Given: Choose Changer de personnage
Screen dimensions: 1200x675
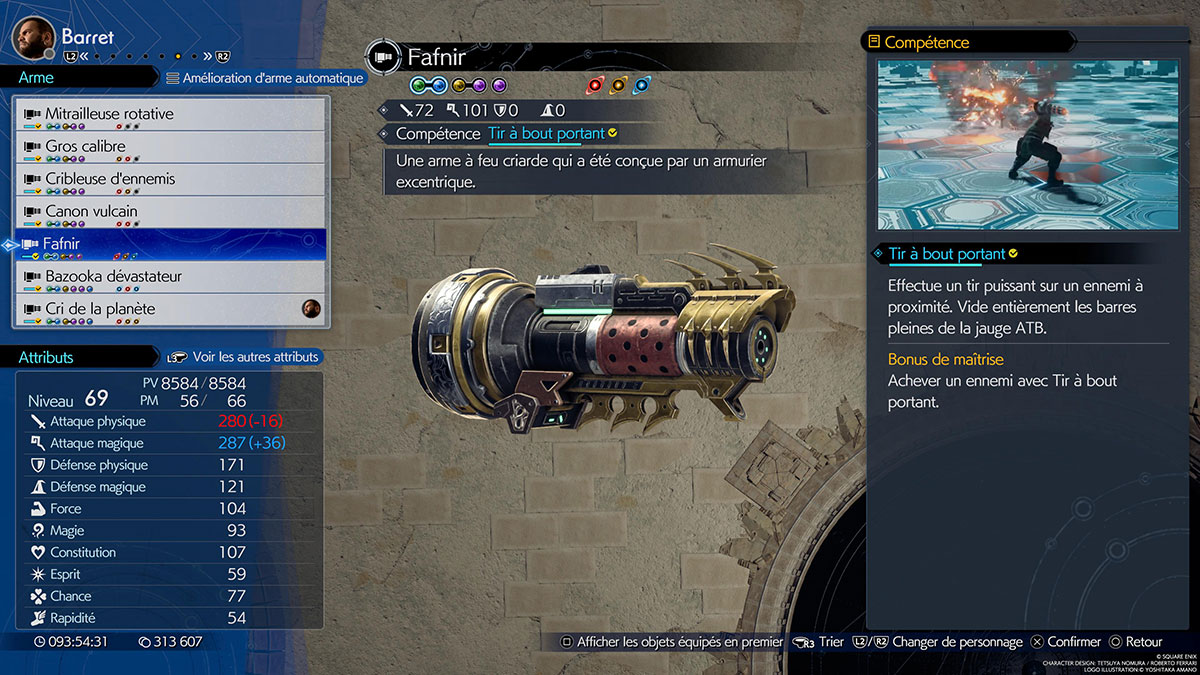Looking at the screenshot, I should (947, 642).
